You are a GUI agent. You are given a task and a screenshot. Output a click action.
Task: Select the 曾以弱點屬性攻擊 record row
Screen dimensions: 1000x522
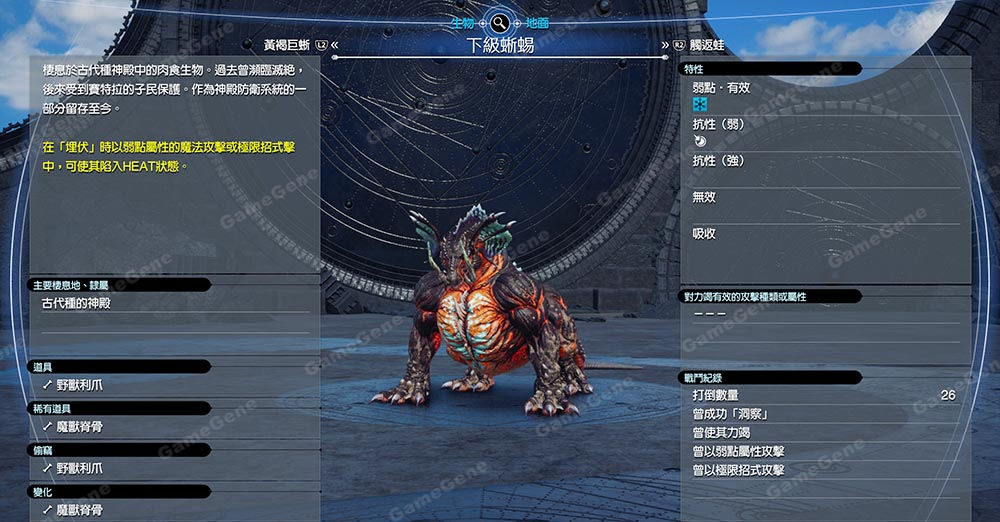pos(824,451)
